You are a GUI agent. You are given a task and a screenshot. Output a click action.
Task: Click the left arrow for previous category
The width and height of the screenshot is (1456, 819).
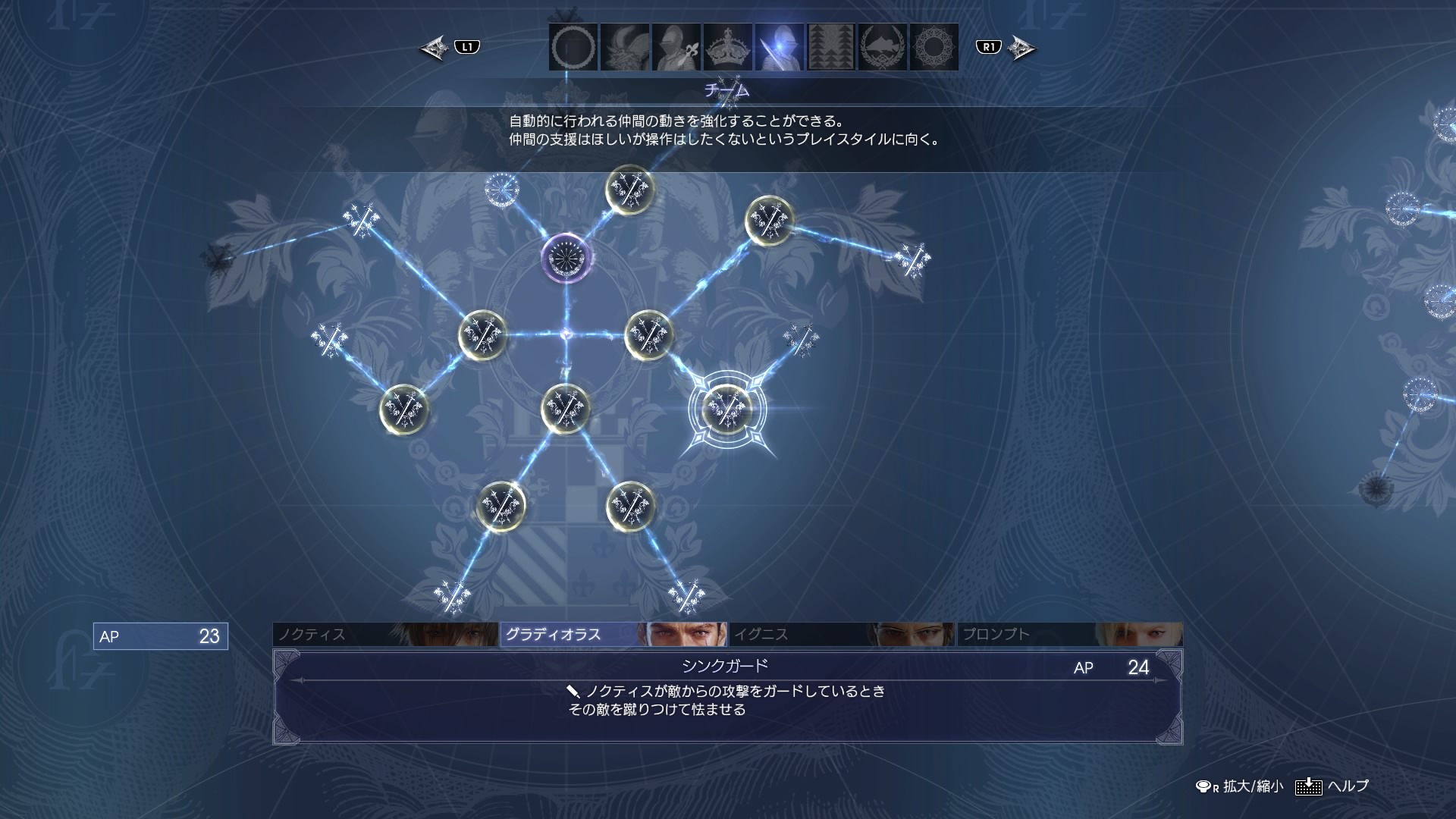click(x=435, y=49)
